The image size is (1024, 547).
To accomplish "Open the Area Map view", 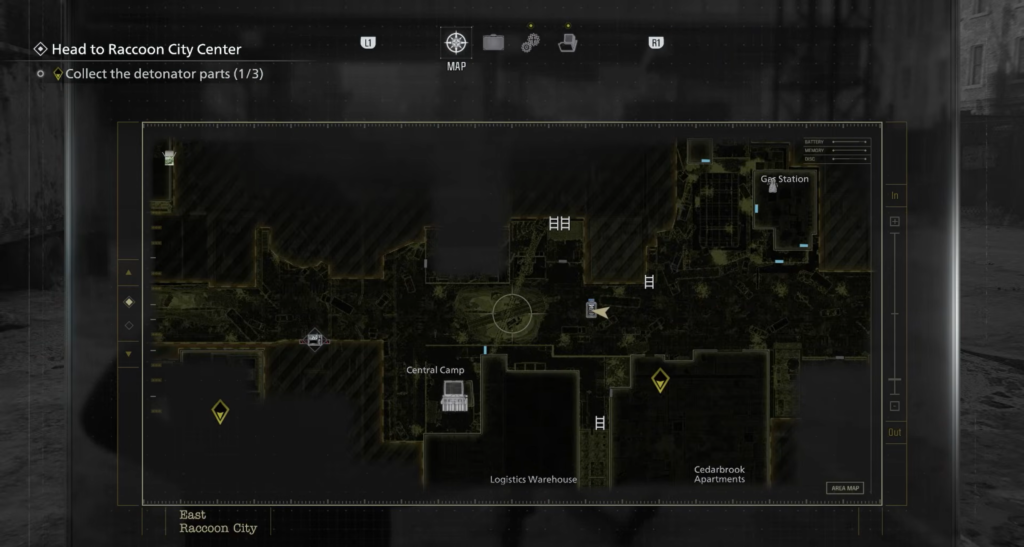I will (x=845, y=488).
